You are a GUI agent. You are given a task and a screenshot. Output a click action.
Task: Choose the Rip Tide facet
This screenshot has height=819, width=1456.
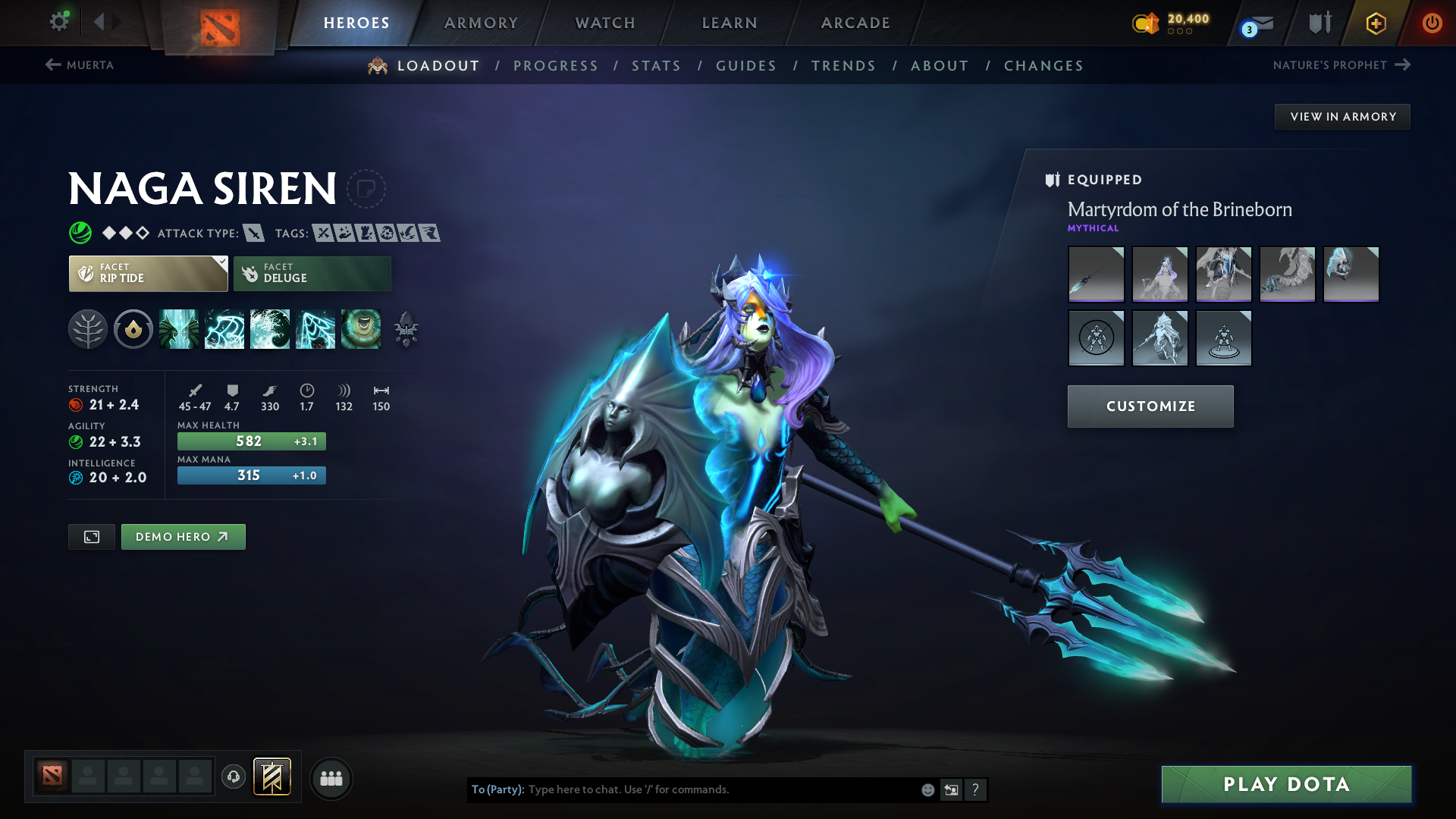(x=148, y=274)
